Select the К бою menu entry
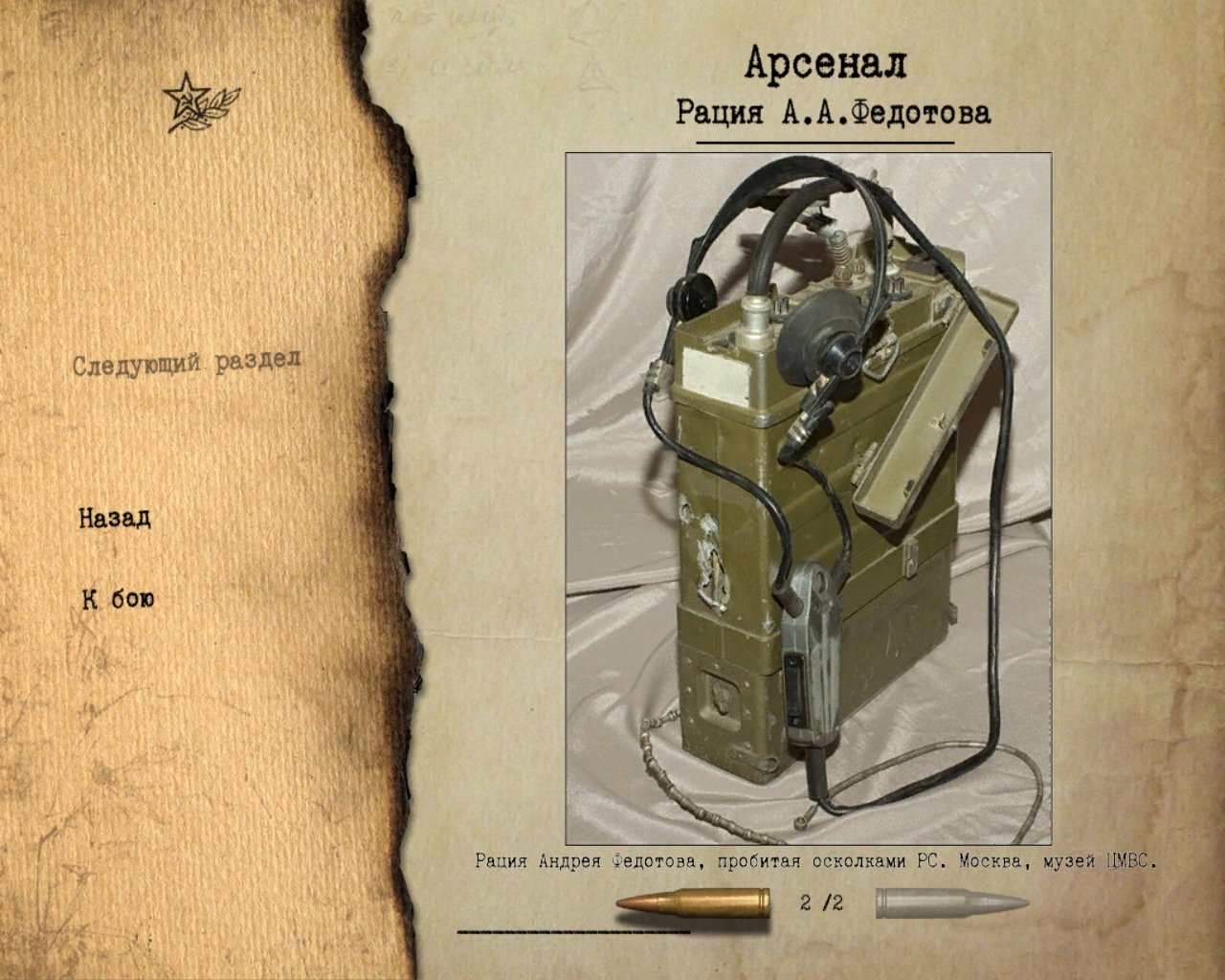This screenshot has width=1225, height=980. pos(119,599)
